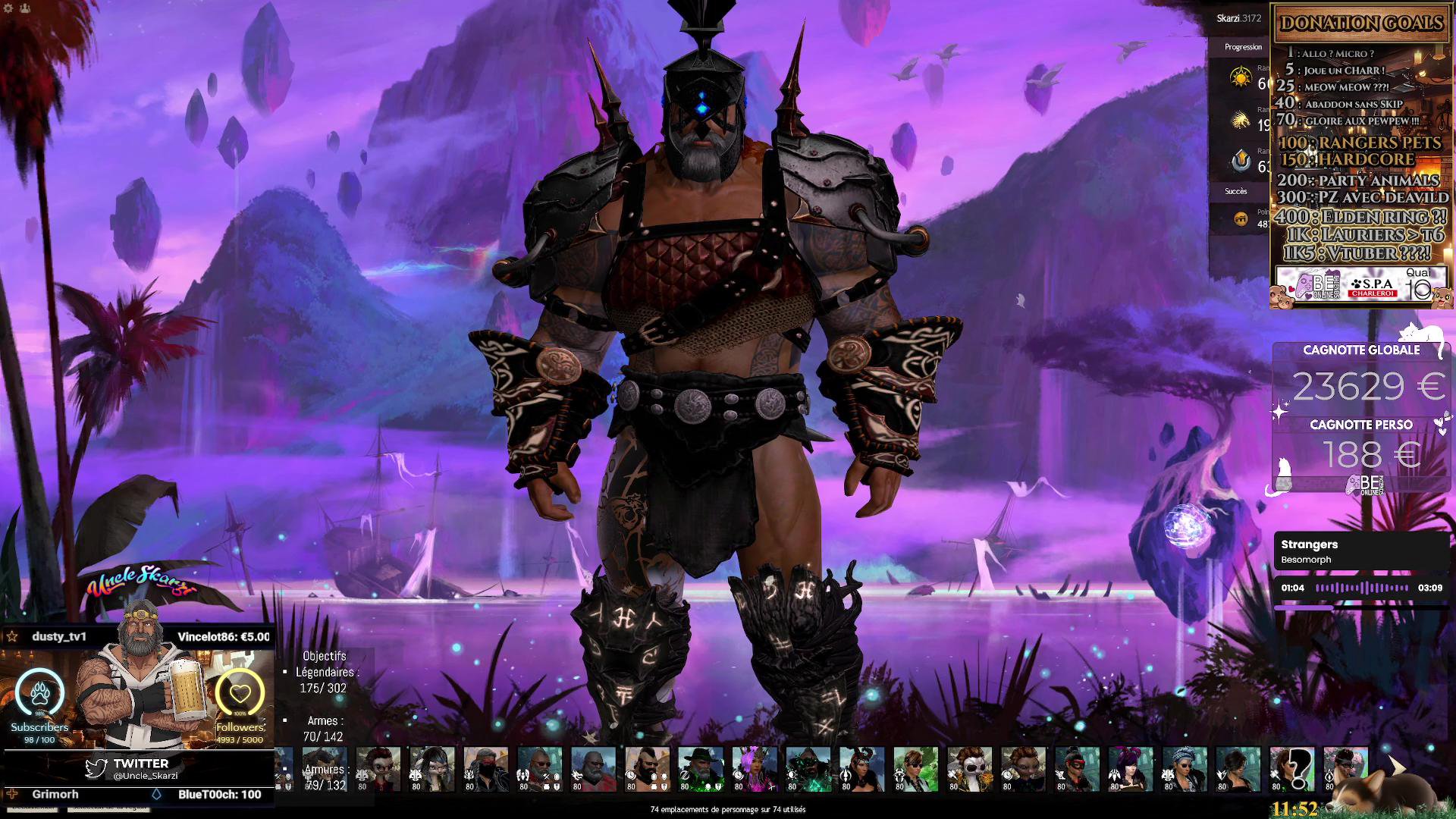
Task: Select the portrait covered by a question mark
Action: click(1292, 766)
